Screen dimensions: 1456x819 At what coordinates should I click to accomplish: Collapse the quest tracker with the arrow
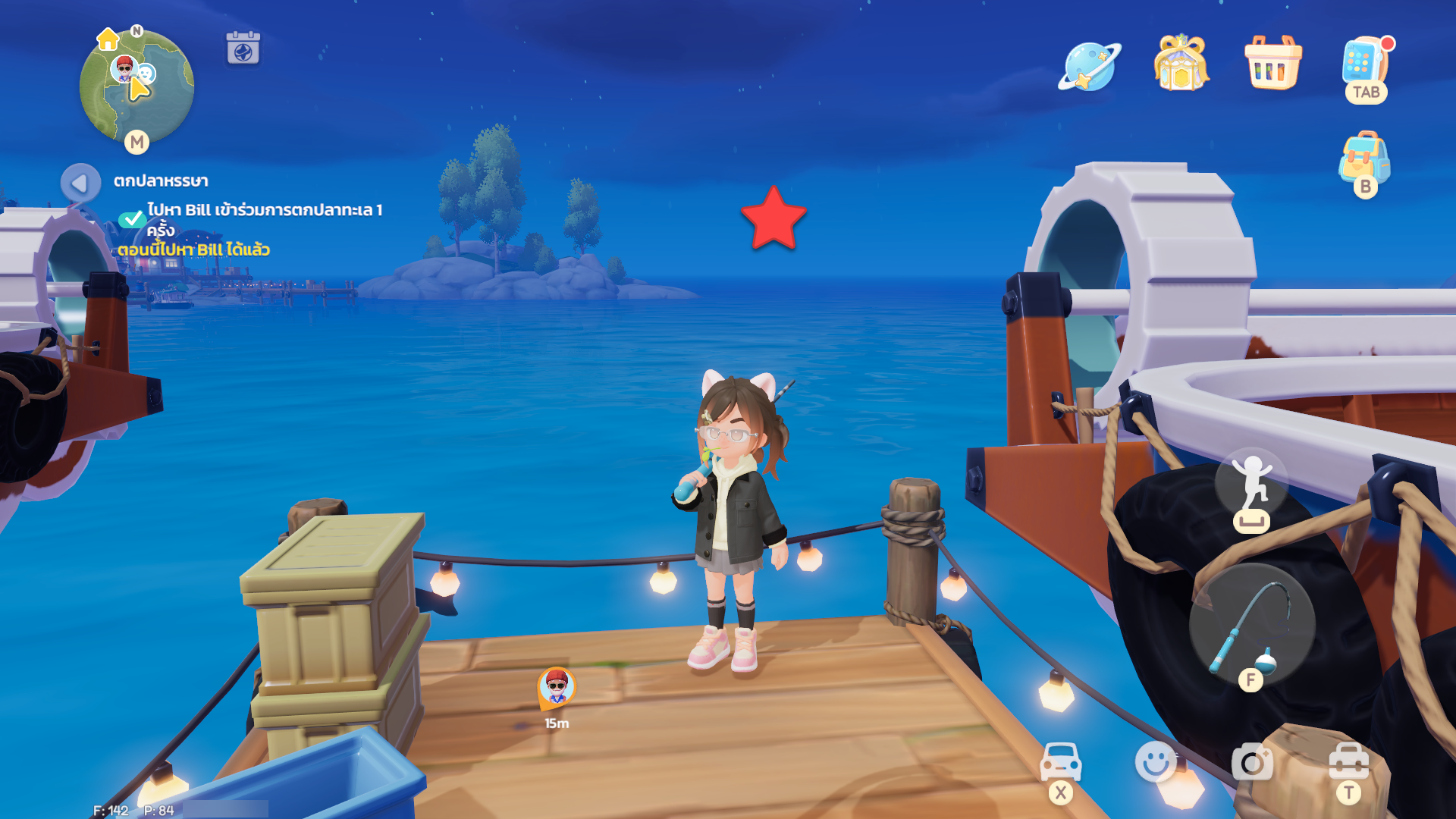[80, 183]
